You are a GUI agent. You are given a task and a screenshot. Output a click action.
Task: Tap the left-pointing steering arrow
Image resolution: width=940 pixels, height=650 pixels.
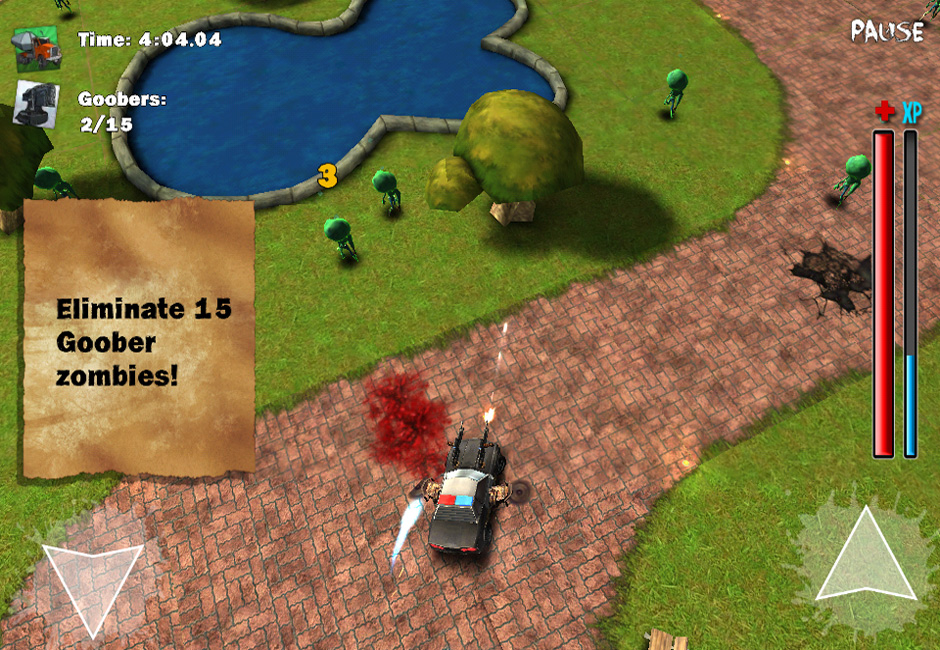[88, 581]
